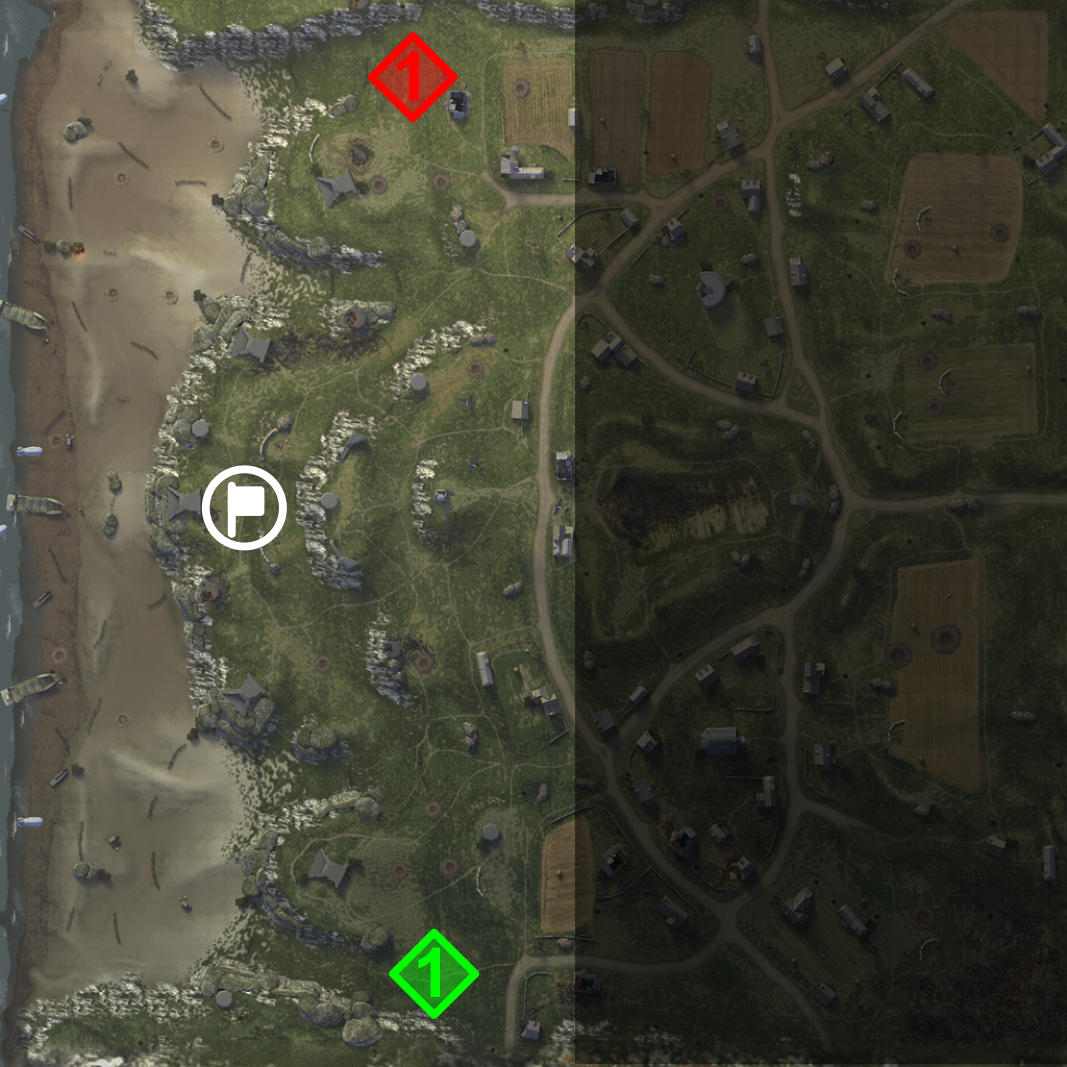Click the red team spawn marker
This screenshot has width=1067, height=1067.
tap(412, 77)
